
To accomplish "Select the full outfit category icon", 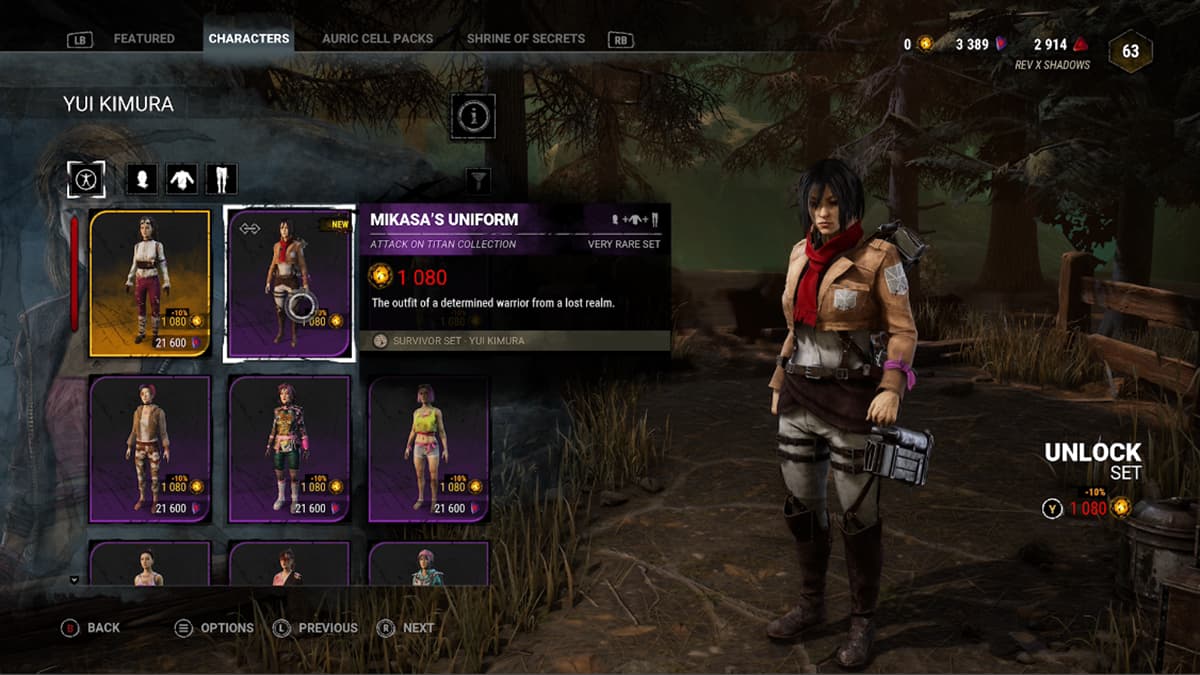I will coord(86,180).
